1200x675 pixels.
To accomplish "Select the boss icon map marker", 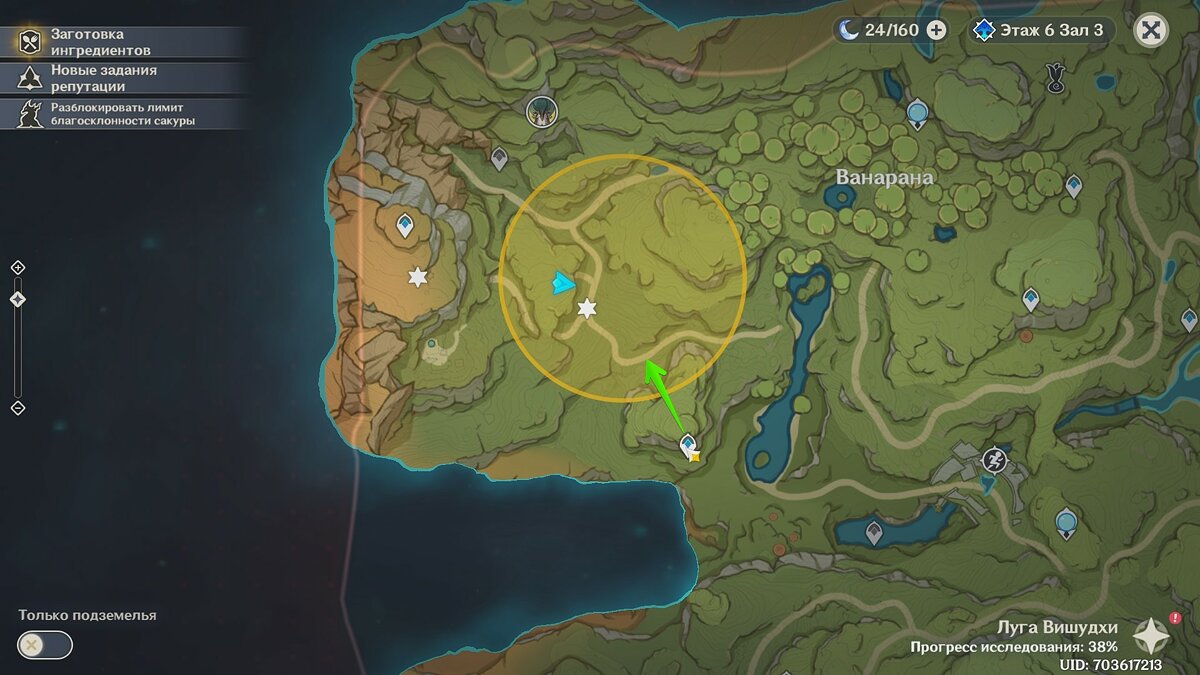I will [x=541, y=113].
